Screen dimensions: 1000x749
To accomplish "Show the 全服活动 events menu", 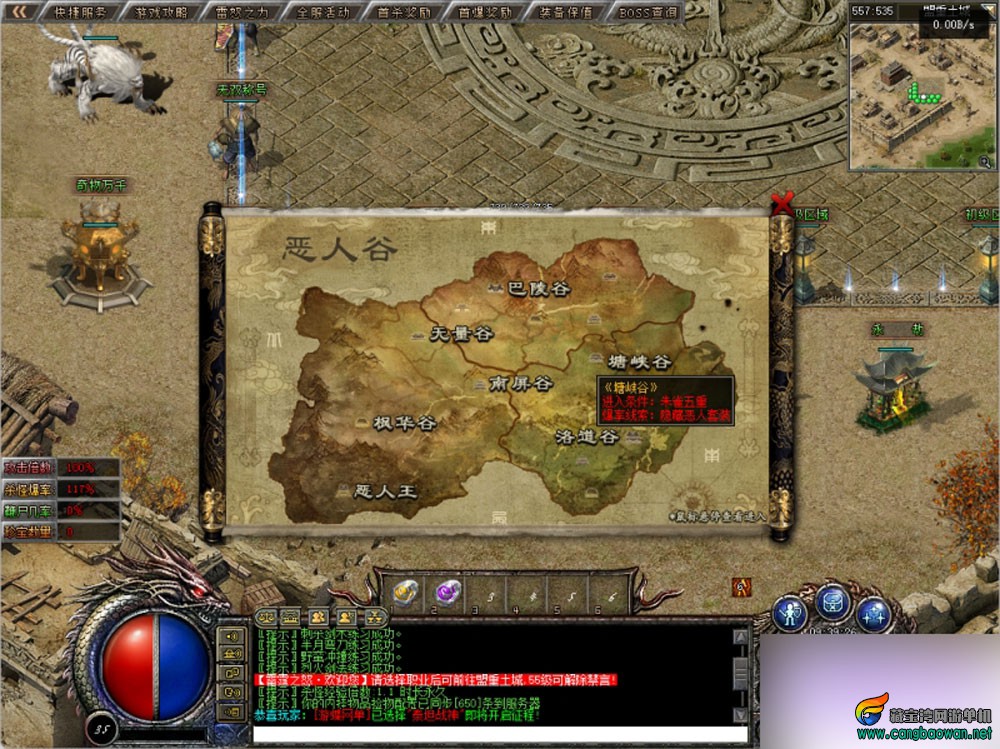I will click(x=323, y=13).
